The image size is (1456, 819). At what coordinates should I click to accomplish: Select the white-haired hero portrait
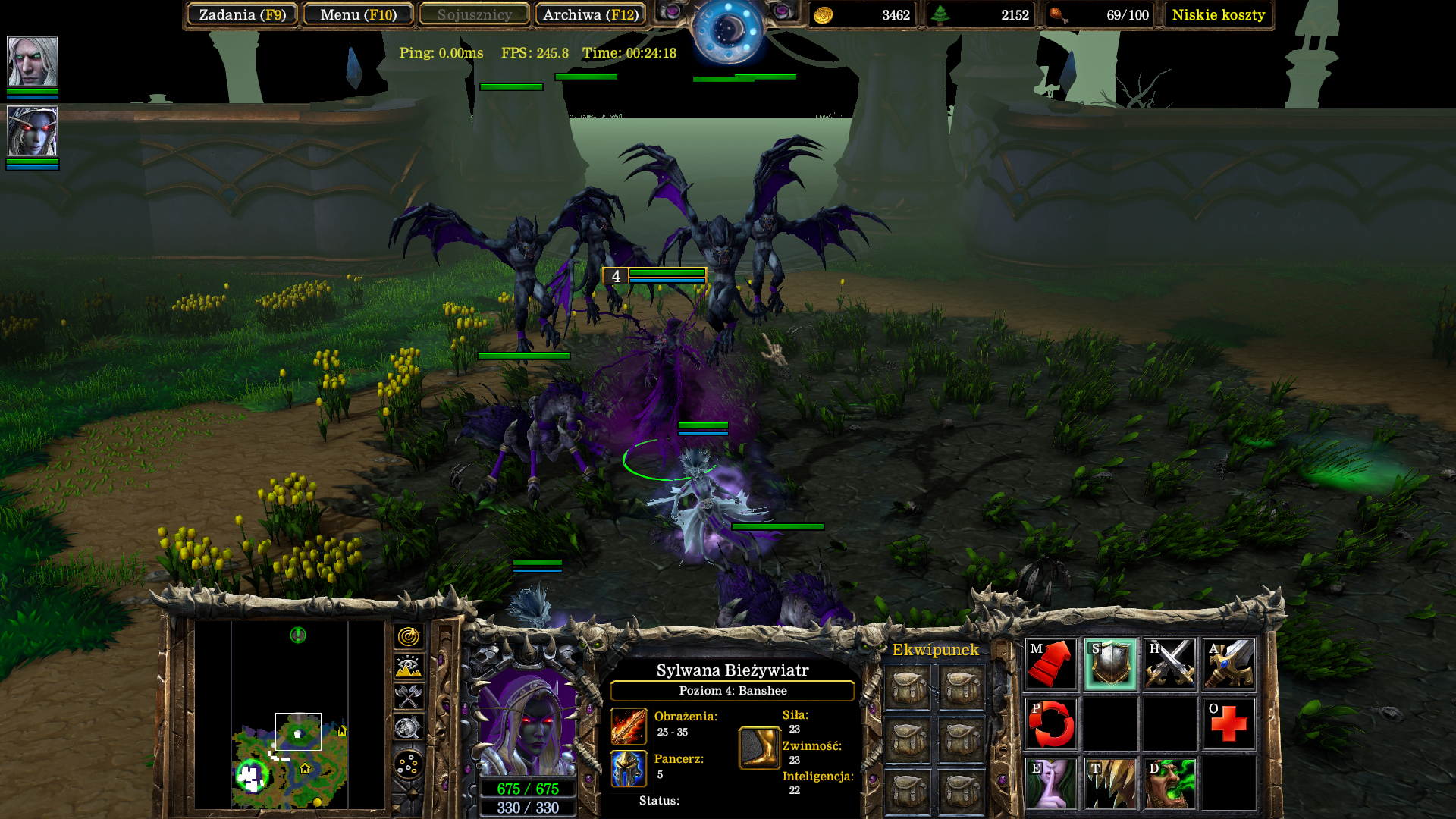(x=33, y=61)
